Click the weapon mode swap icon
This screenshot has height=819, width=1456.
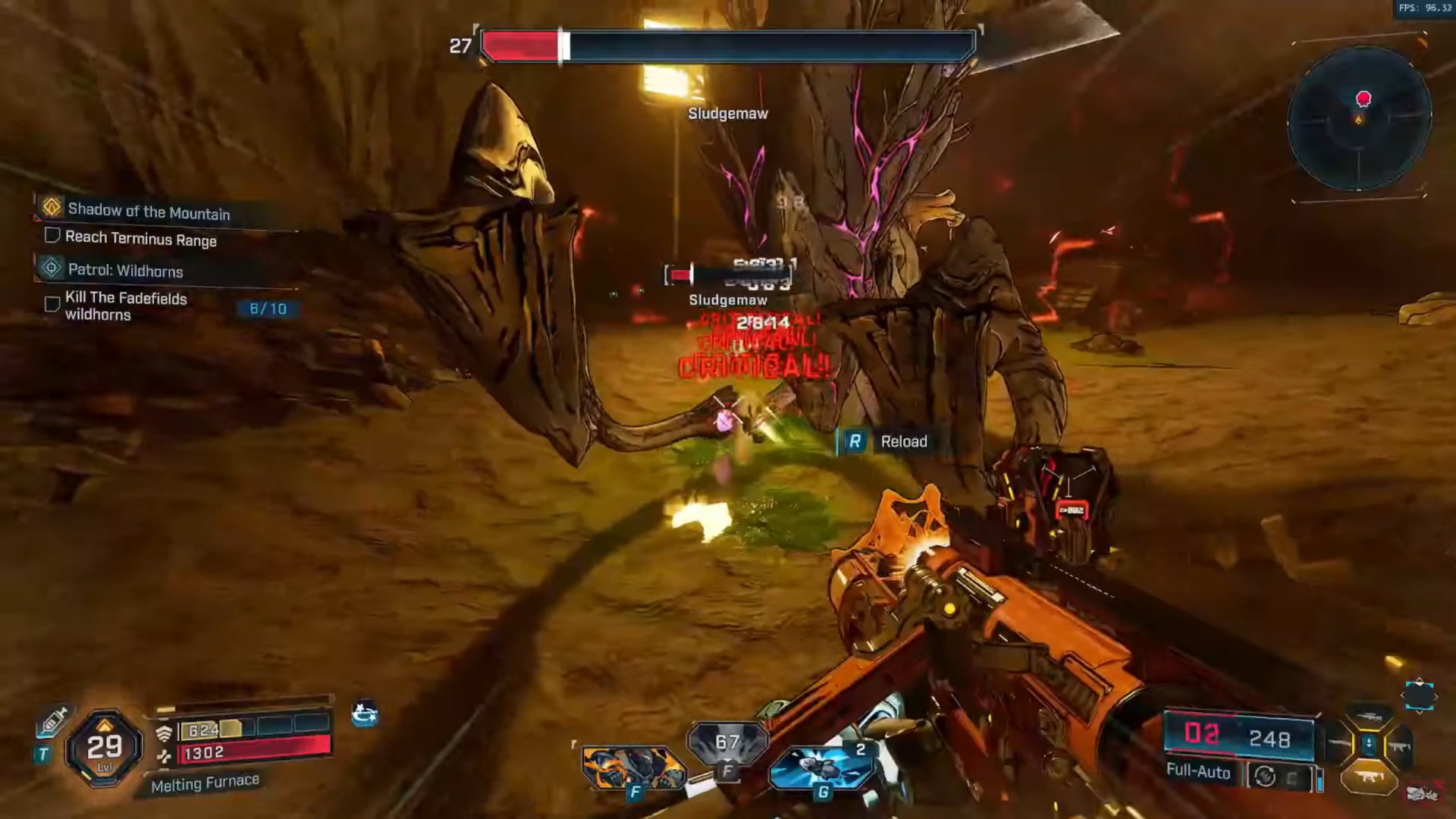[1265, 777]
